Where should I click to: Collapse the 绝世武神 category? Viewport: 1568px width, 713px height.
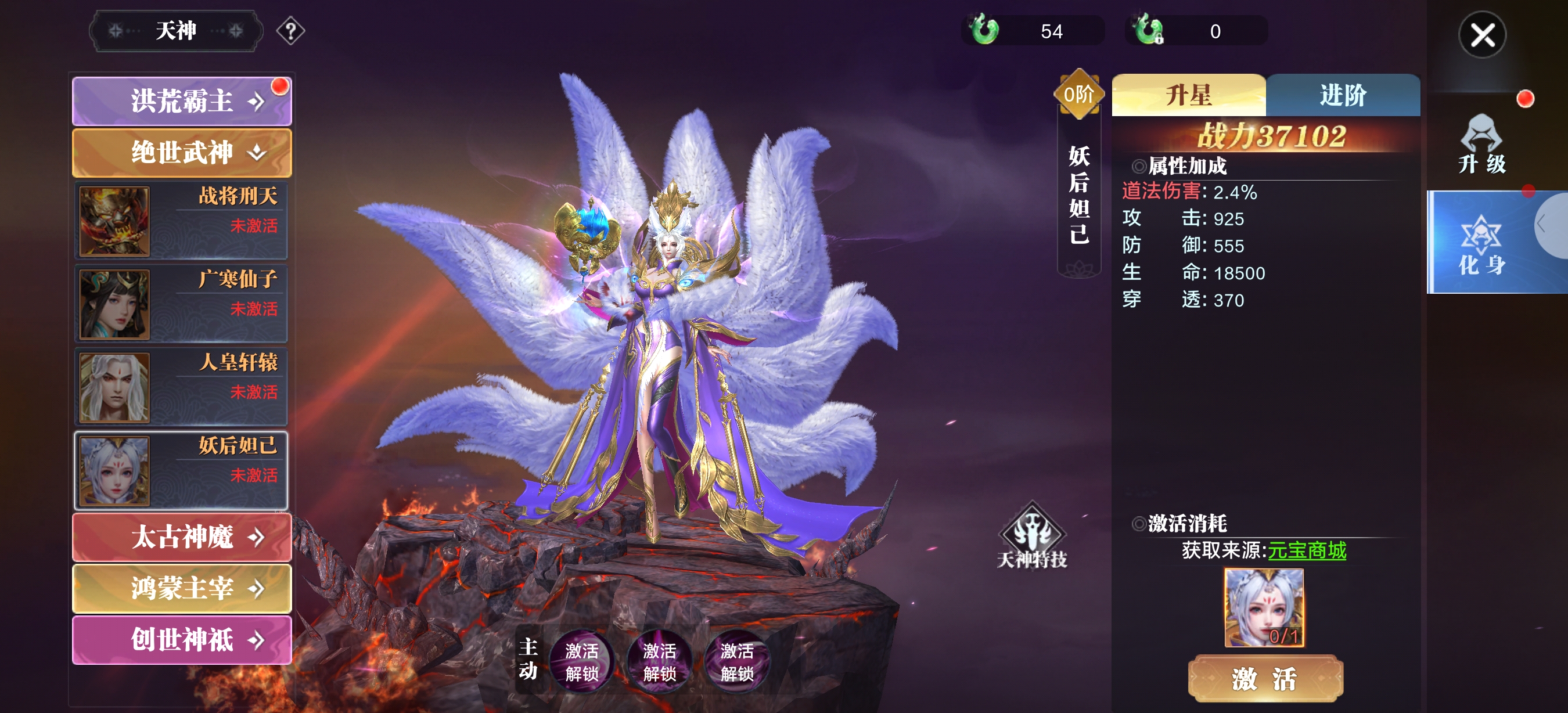click(x=181, y=152)
